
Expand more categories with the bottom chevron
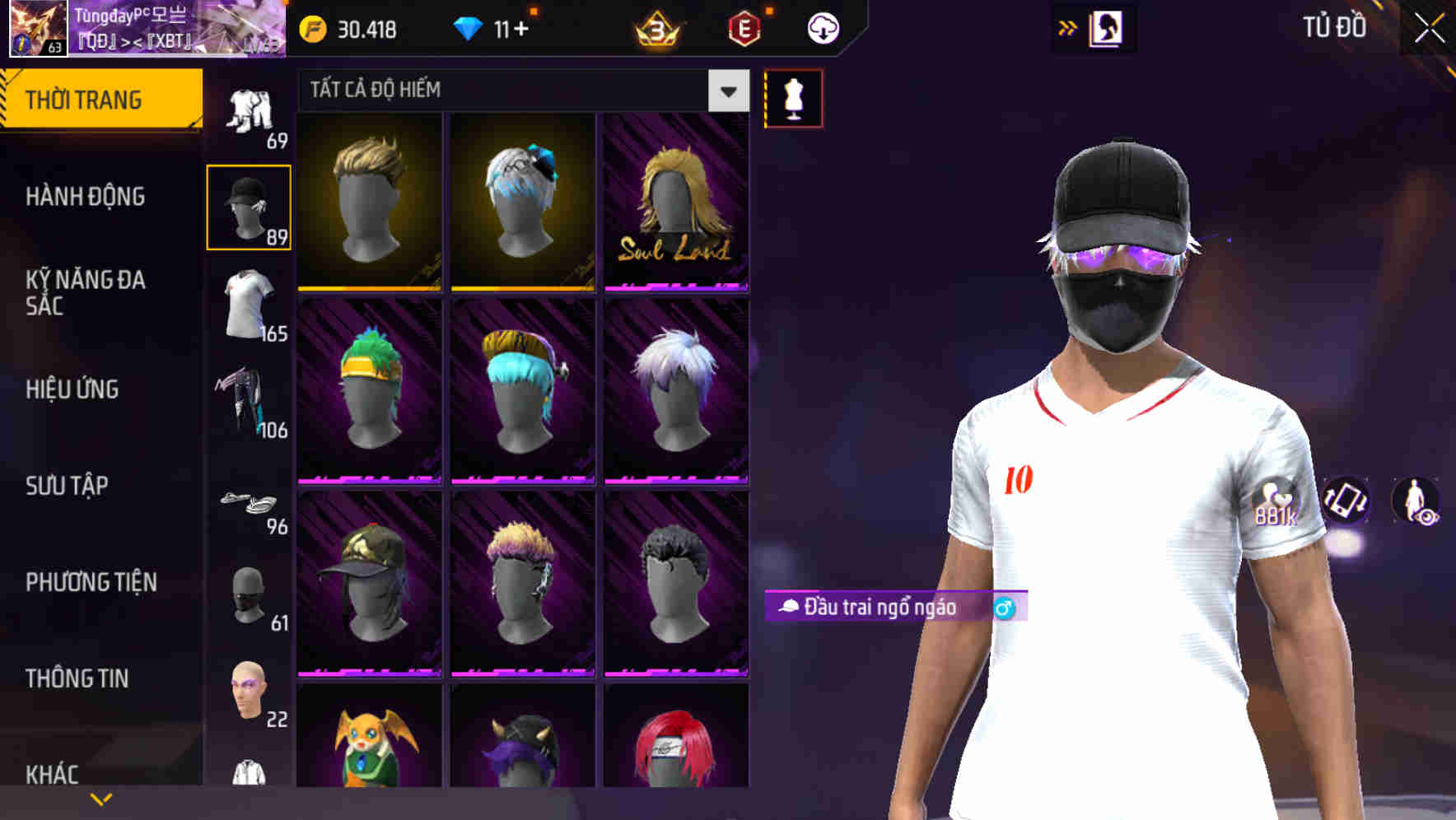click(101, 799)
